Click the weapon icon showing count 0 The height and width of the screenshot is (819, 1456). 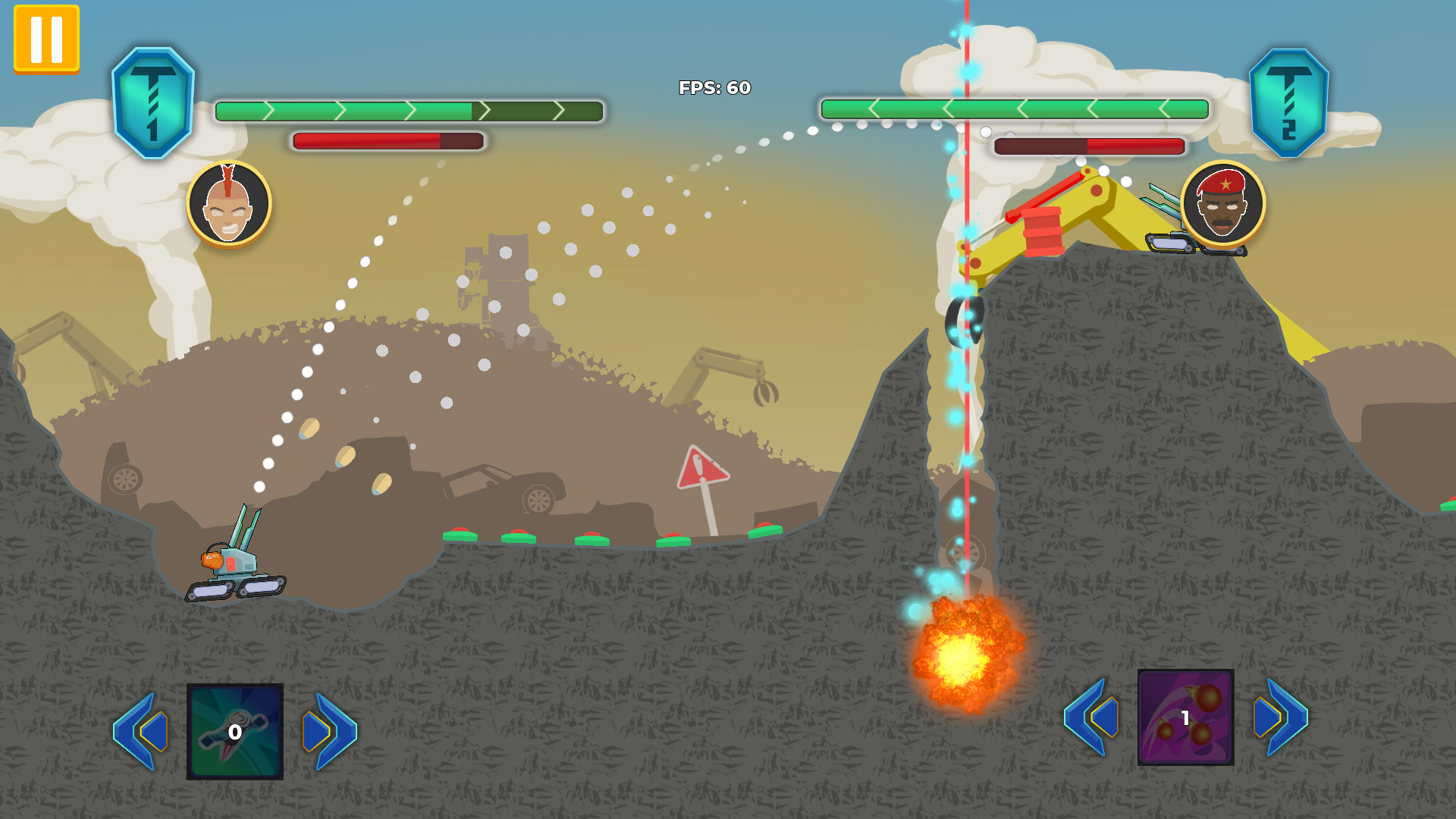pyautogui.click(x=234, y=730)
